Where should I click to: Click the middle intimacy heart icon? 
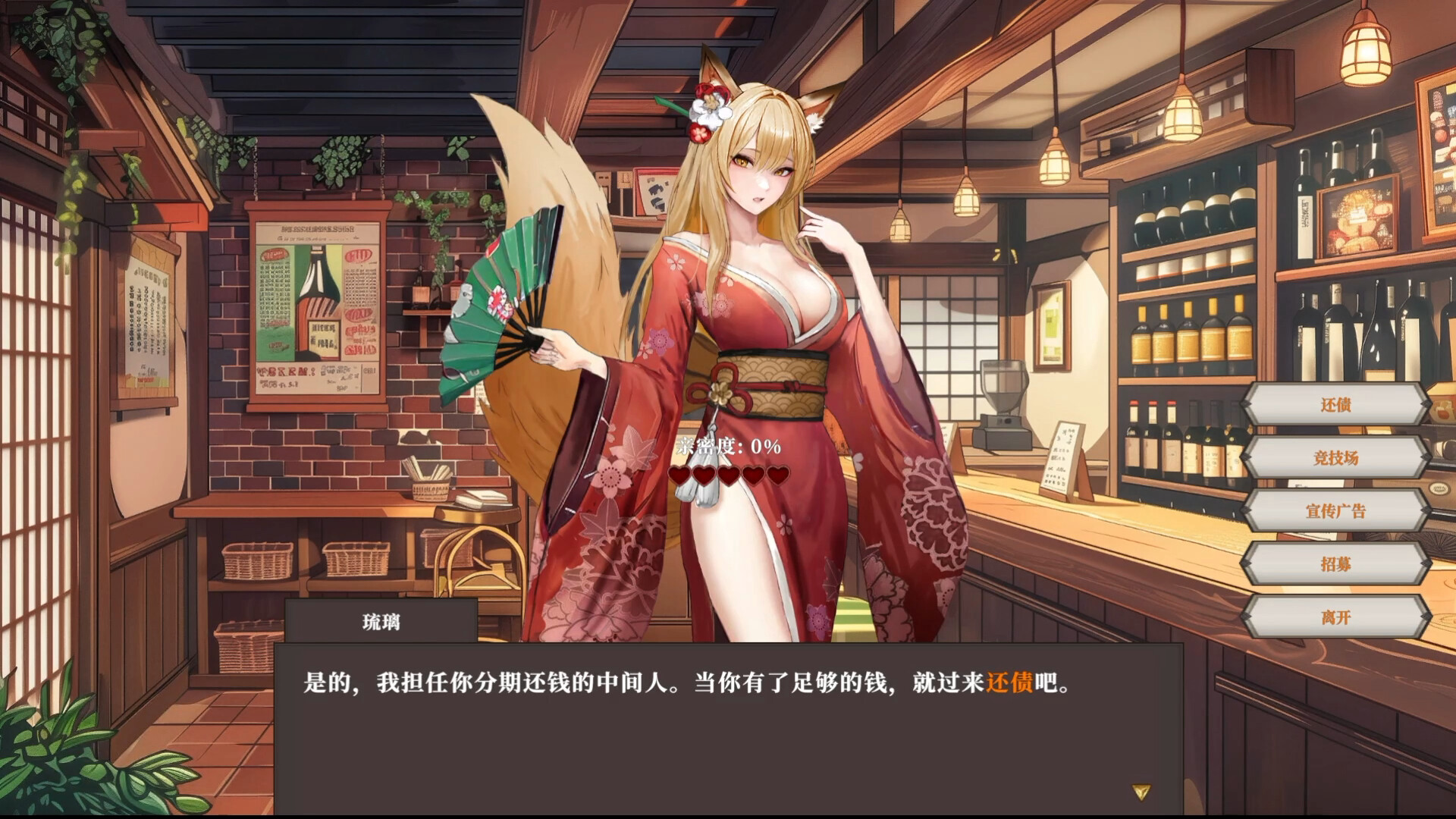tap(729, 477)
